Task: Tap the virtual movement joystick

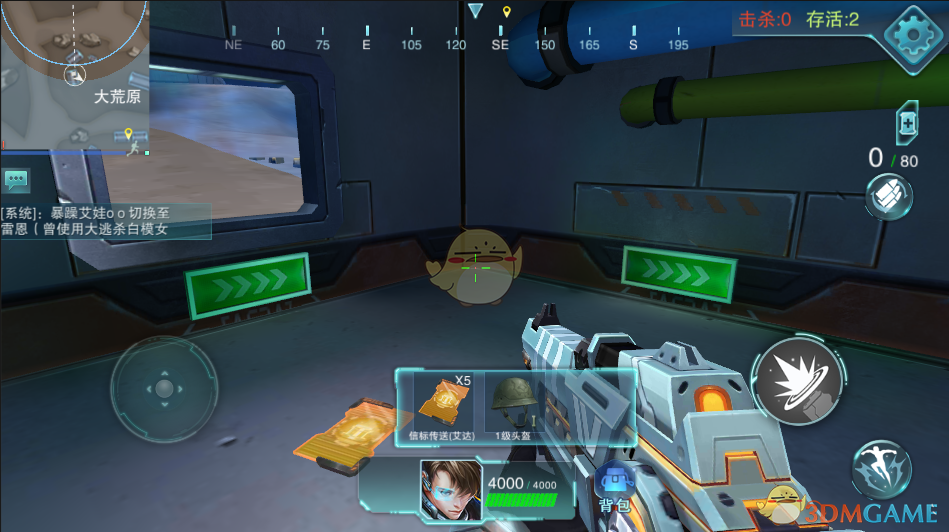Action: pyautogui.click(x=163, y=388)
